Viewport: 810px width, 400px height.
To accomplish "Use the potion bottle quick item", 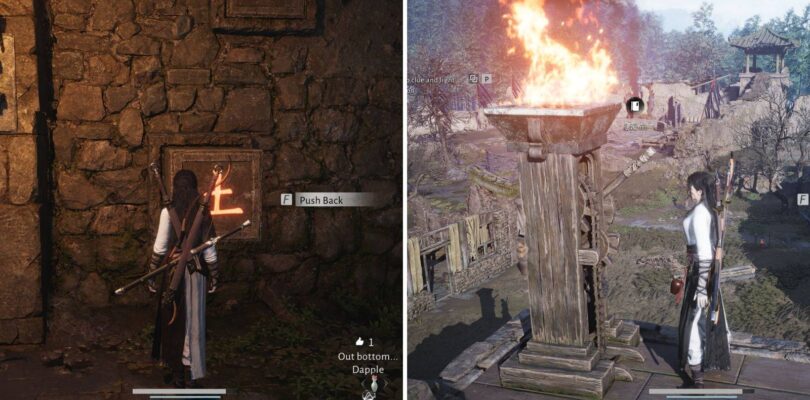I will (x=376, y=385).
